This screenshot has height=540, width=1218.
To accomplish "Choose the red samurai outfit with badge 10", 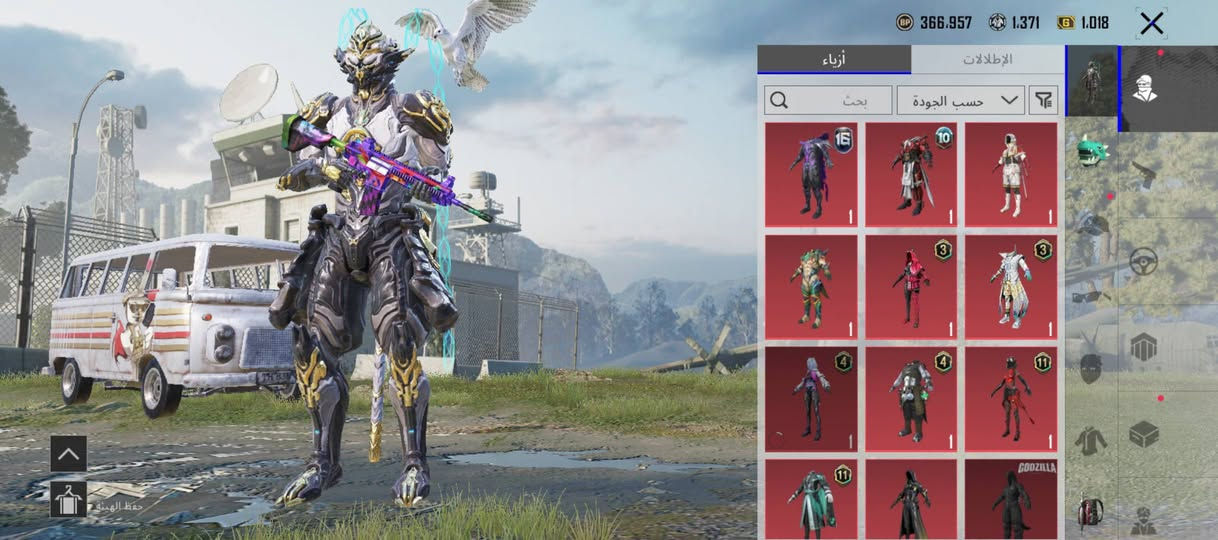I will (x=911, y=175).
